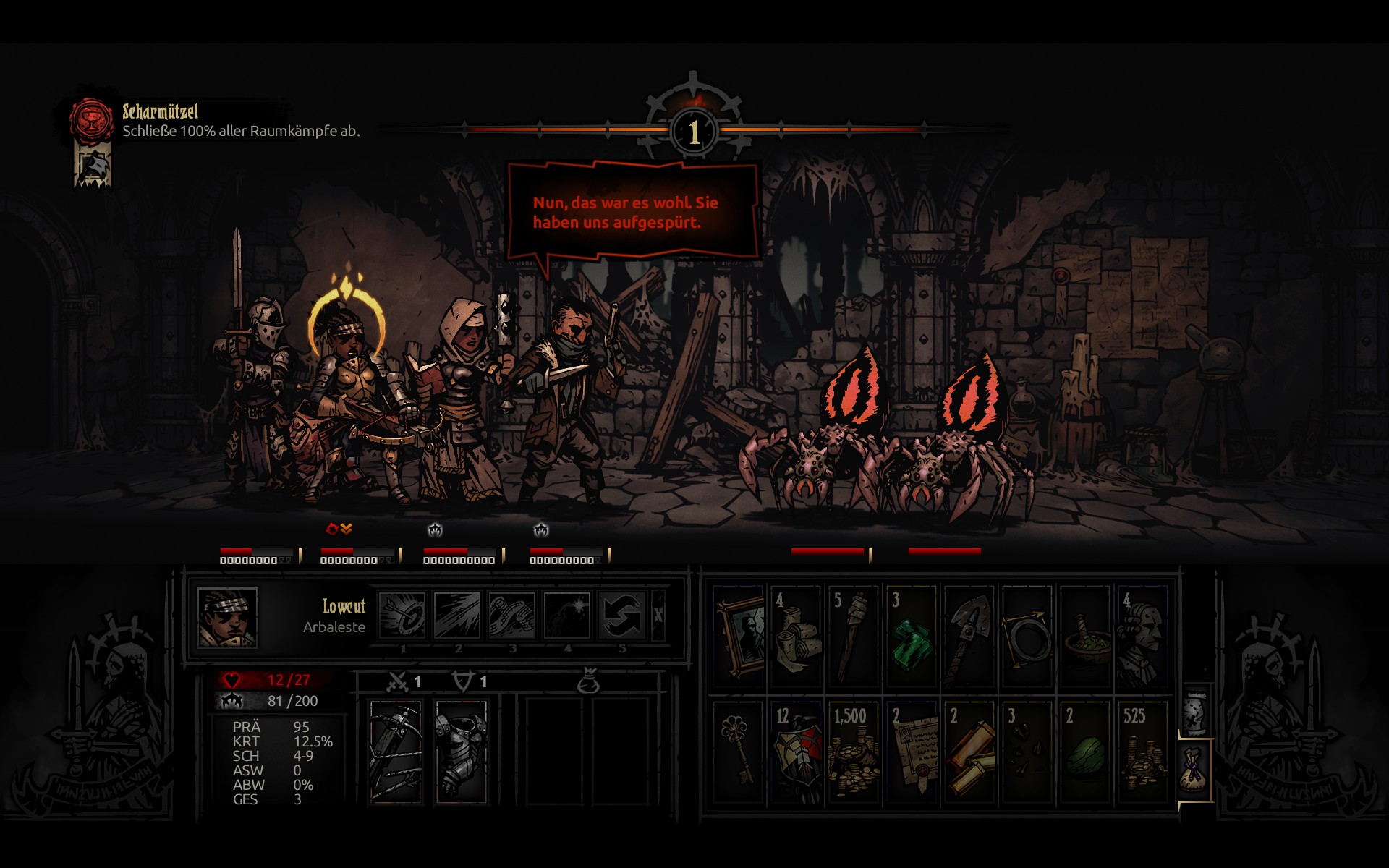Activate the streaking bolts volley skill
Screen dimensions: 1389x868
[457, 616]
